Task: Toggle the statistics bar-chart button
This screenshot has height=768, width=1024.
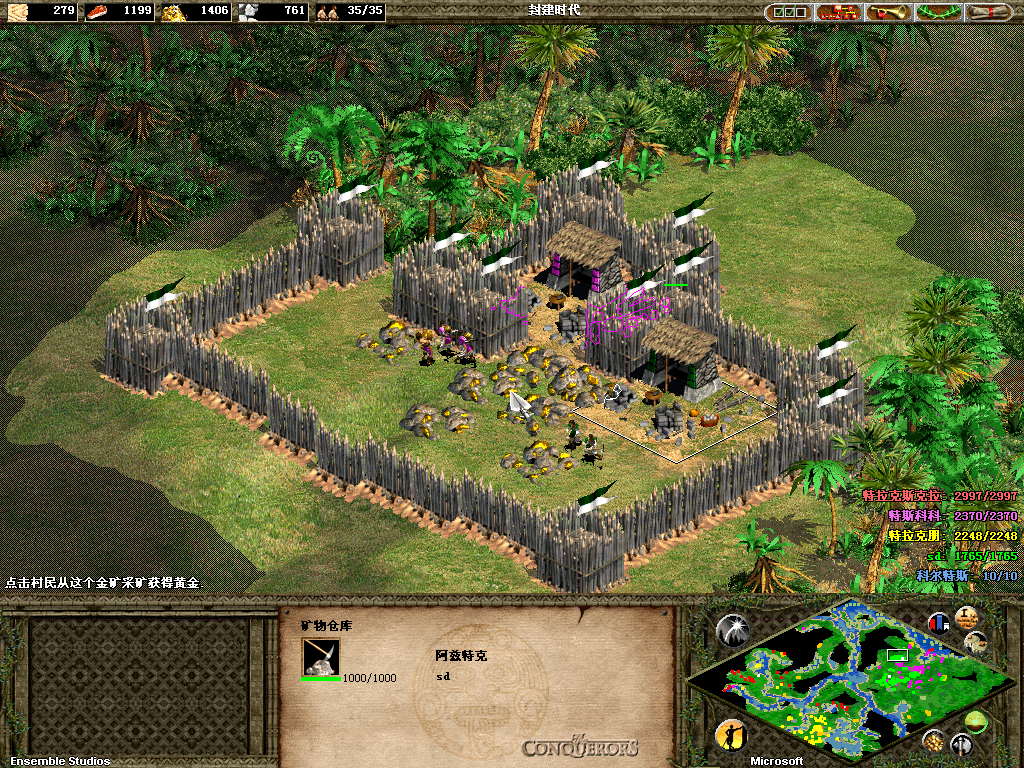Action: (938, 622)
